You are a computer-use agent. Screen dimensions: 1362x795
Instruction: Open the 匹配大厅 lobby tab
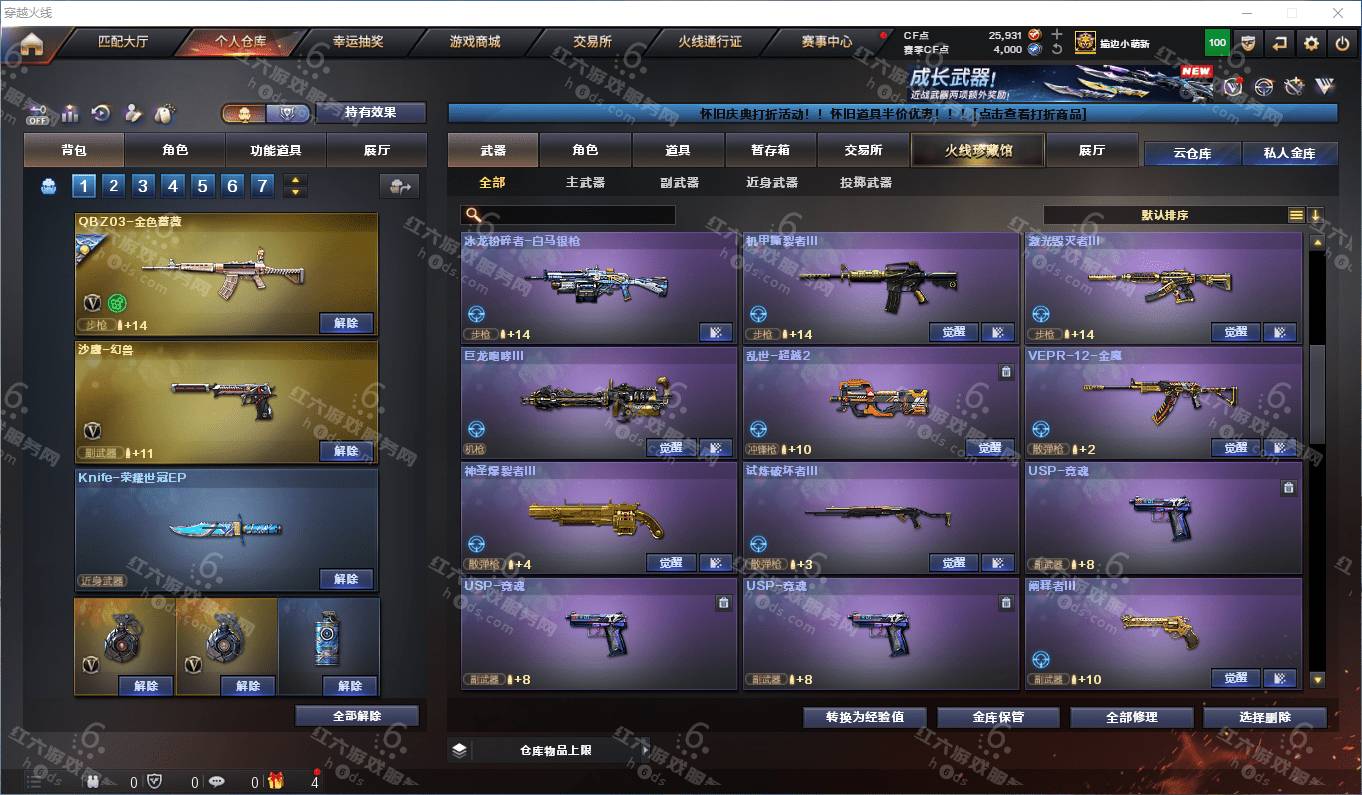coord(123,42)
